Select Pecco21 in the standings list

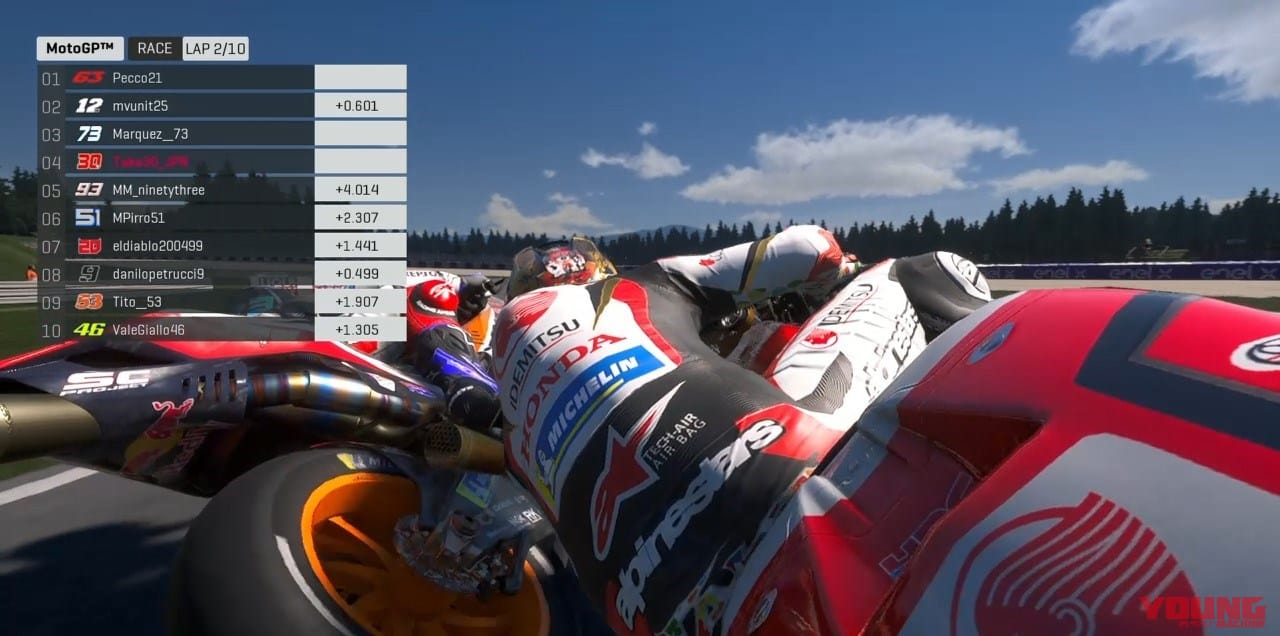136,78
